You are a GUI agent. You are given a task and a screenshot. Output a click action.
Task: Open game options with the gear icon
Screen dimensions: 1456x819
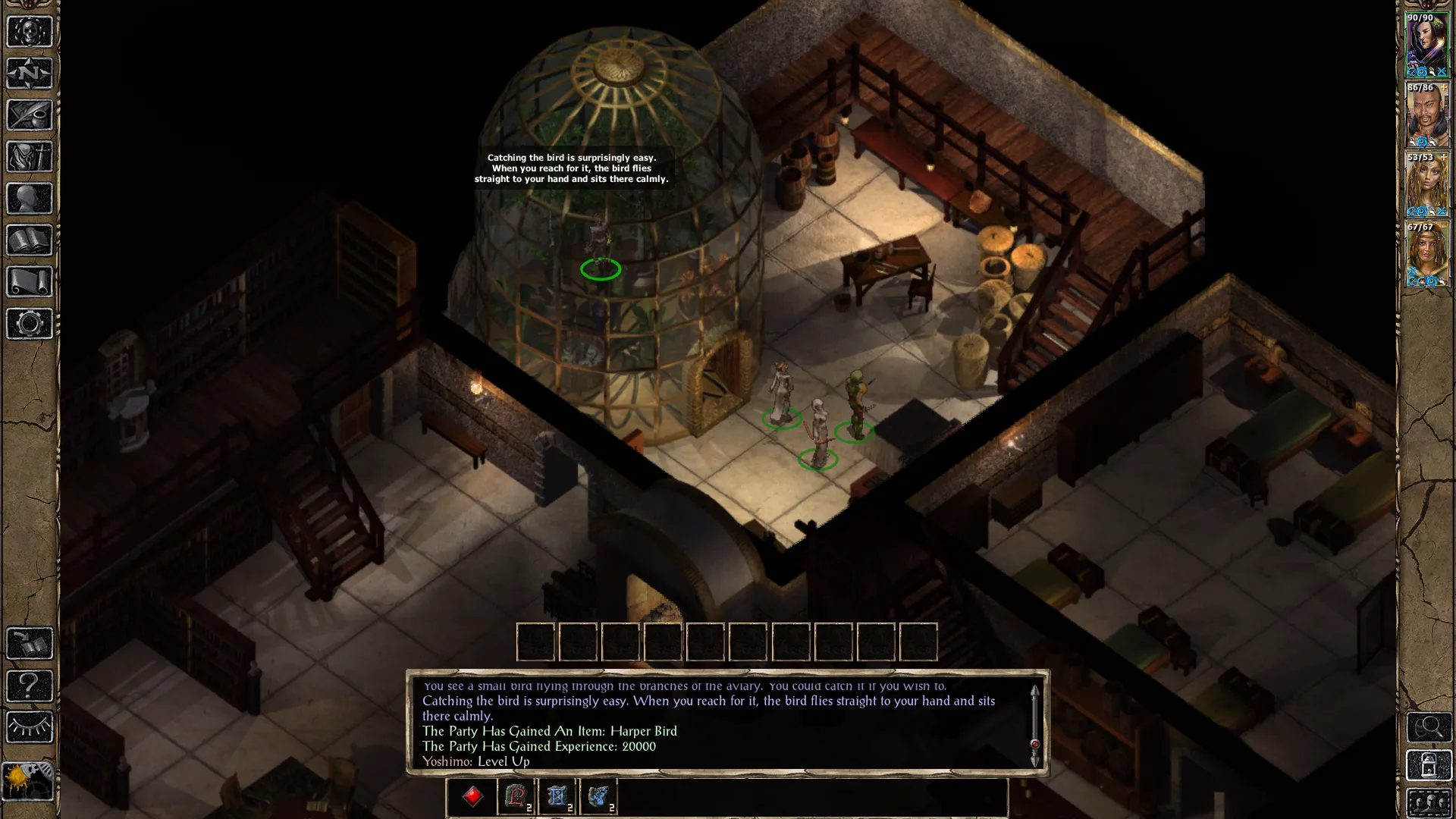(x=29, y=324)
